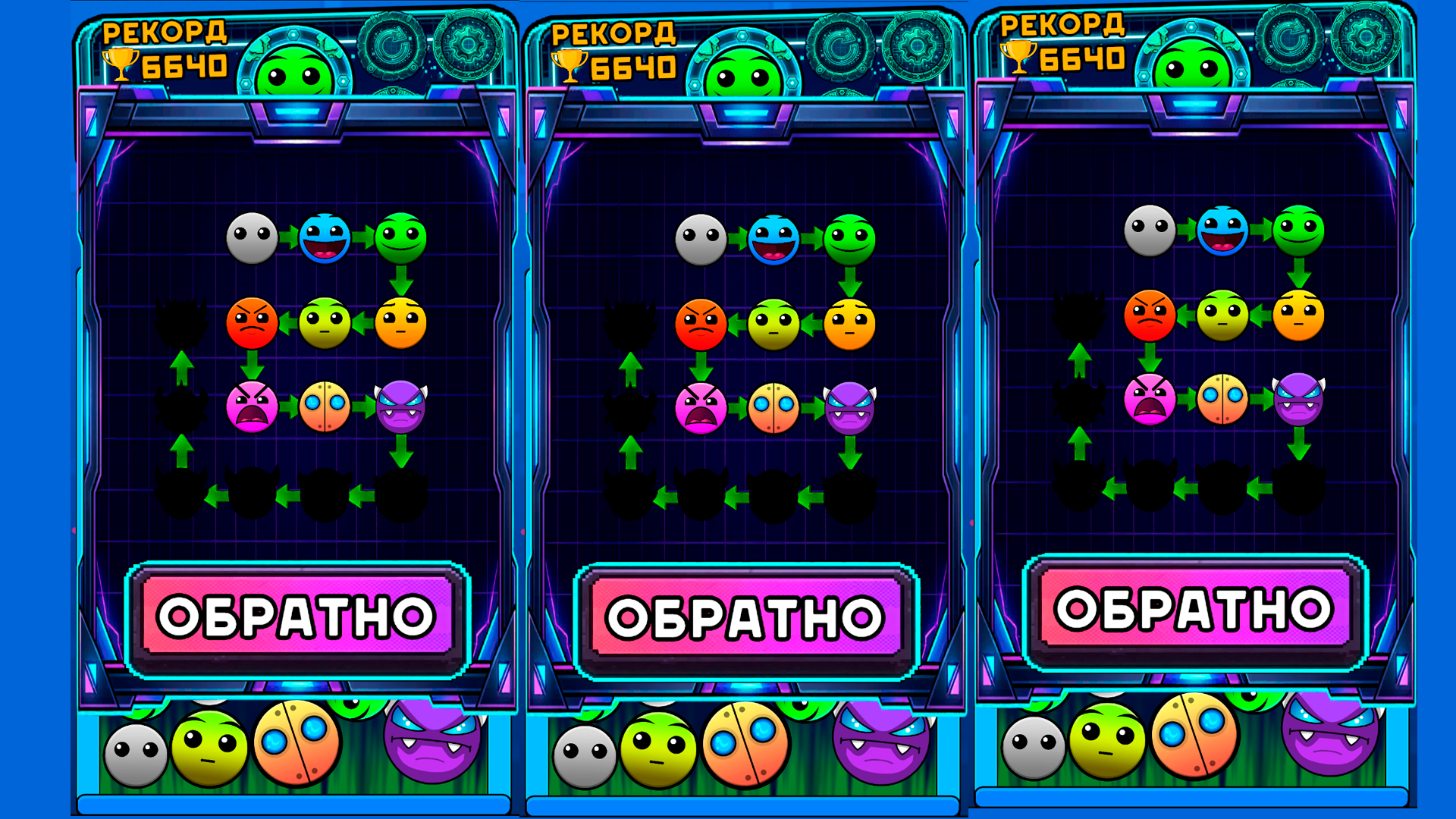The image size is (1456, 819).
Task: Select the trophy icon next to the record
Action: coord(120,64)
